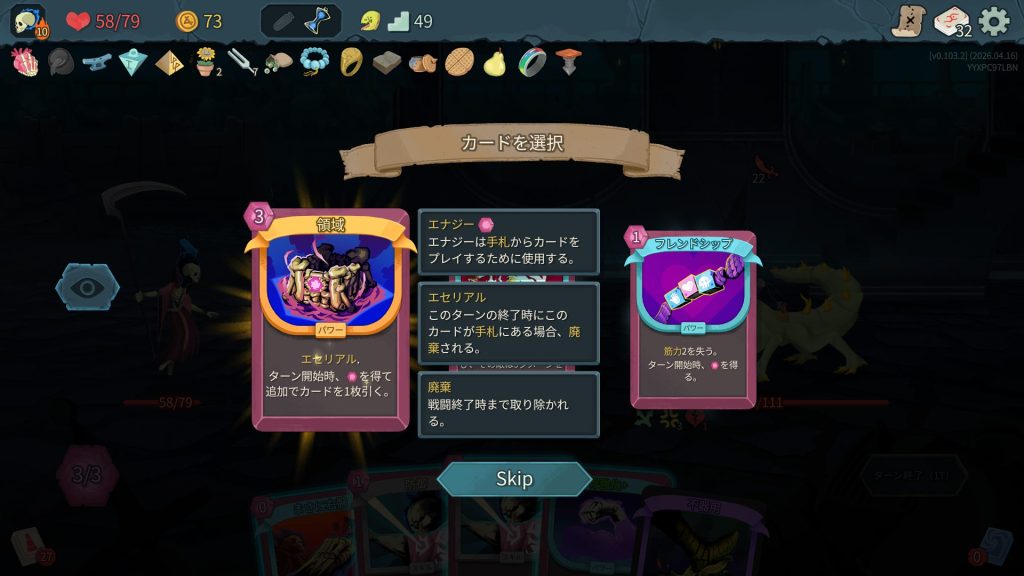
Task: Toggle the eye peek button
Action: coord(87,287)
